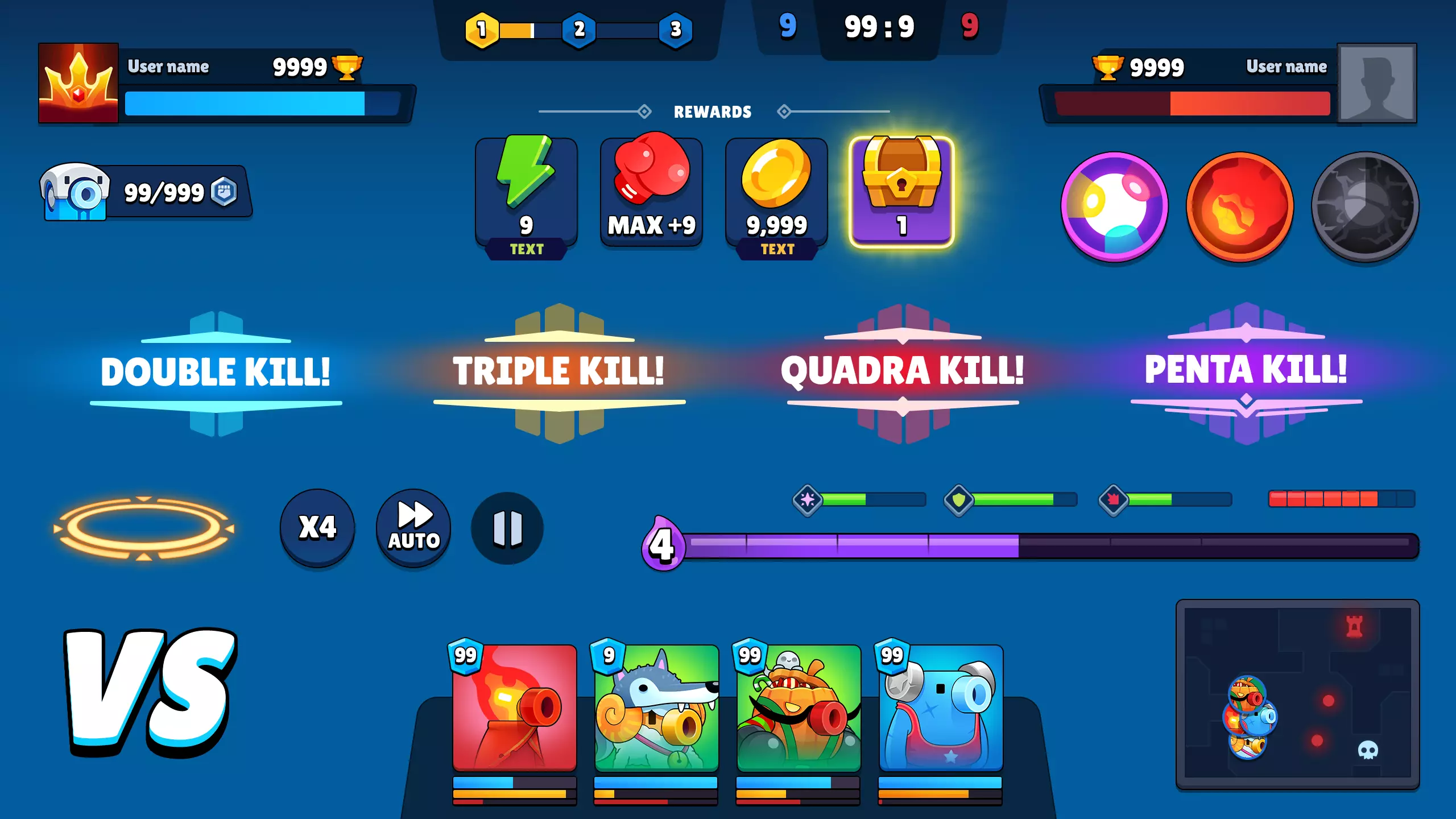Image resolution: width=1456 pixels, height=819 pixels.
Task: Select the green lightning energy reward
Action: 526,192
